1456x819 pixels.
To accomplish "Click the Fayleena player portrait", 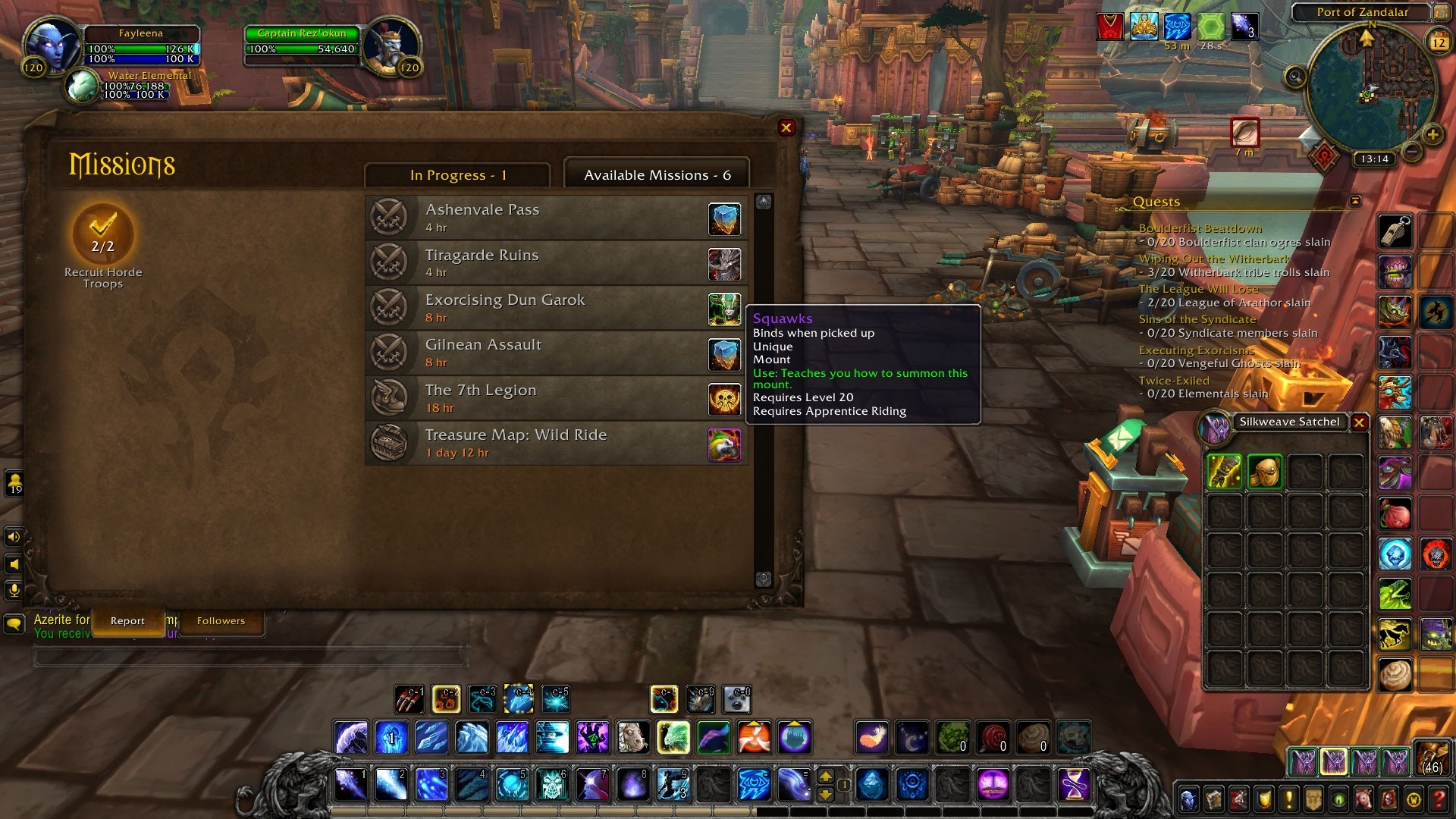I will pos(52,45).
